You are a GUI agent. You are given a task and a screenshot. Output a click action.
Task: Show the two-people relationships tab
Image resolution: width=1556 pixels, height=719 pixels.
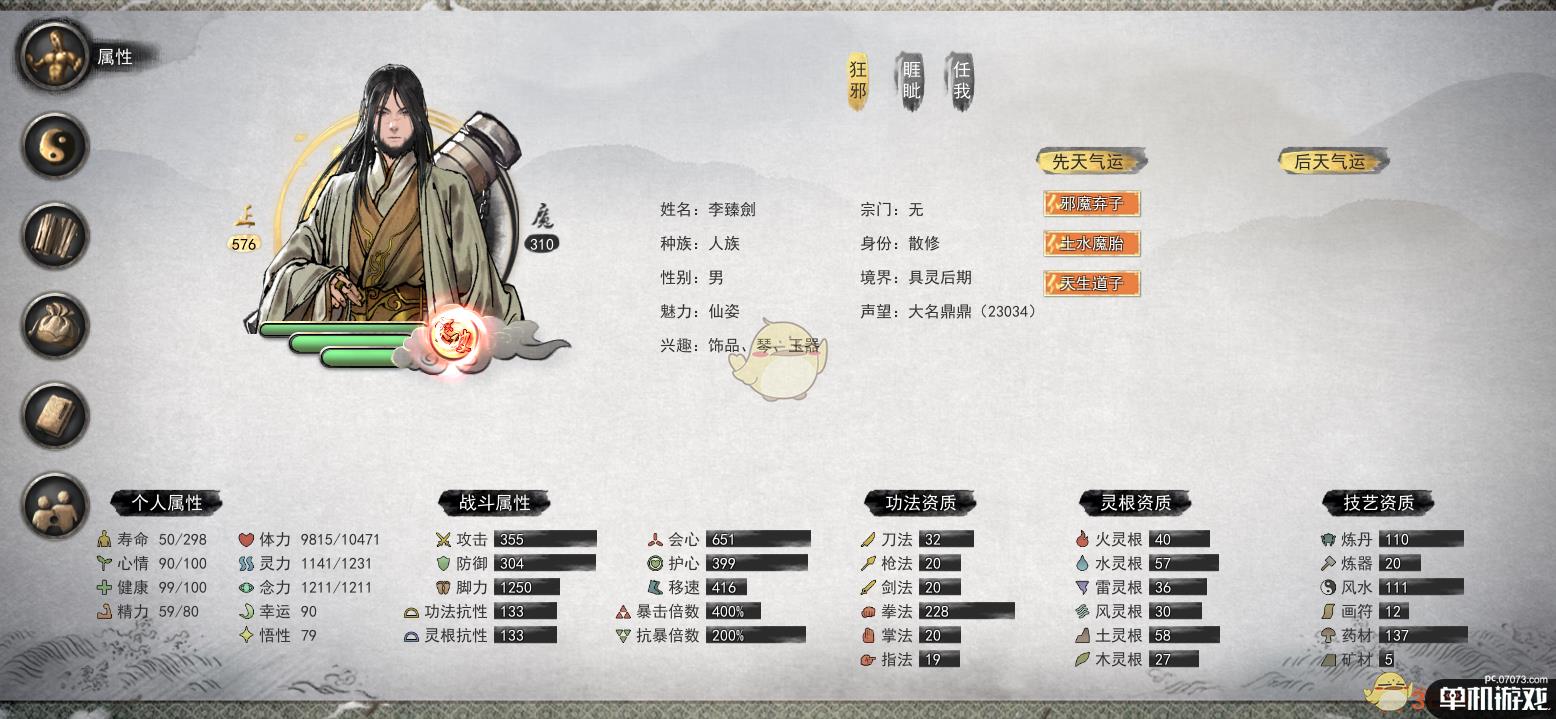[56, 506]
